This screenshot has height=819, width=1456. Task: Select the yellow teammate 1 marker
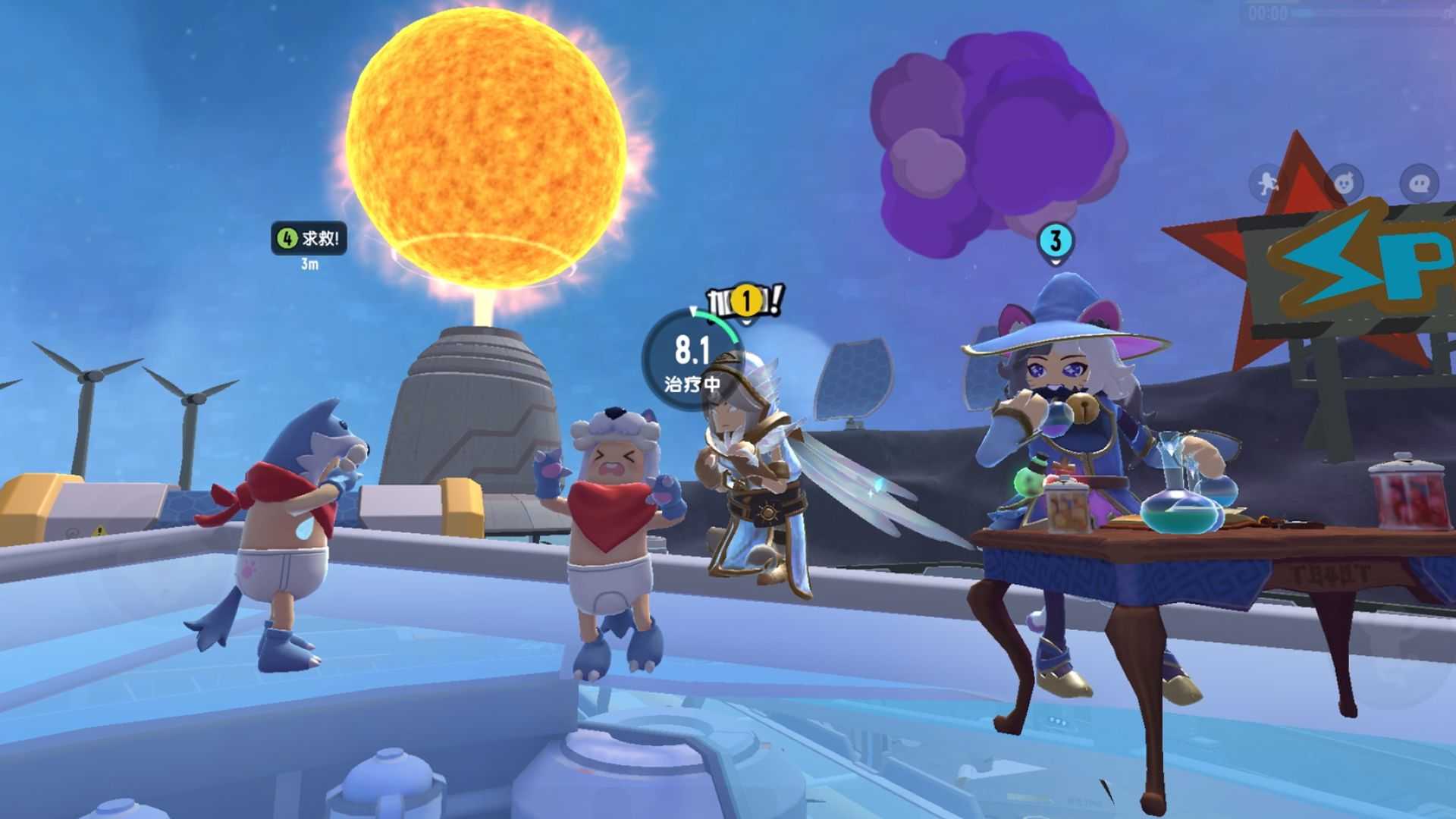click(746, 300)
